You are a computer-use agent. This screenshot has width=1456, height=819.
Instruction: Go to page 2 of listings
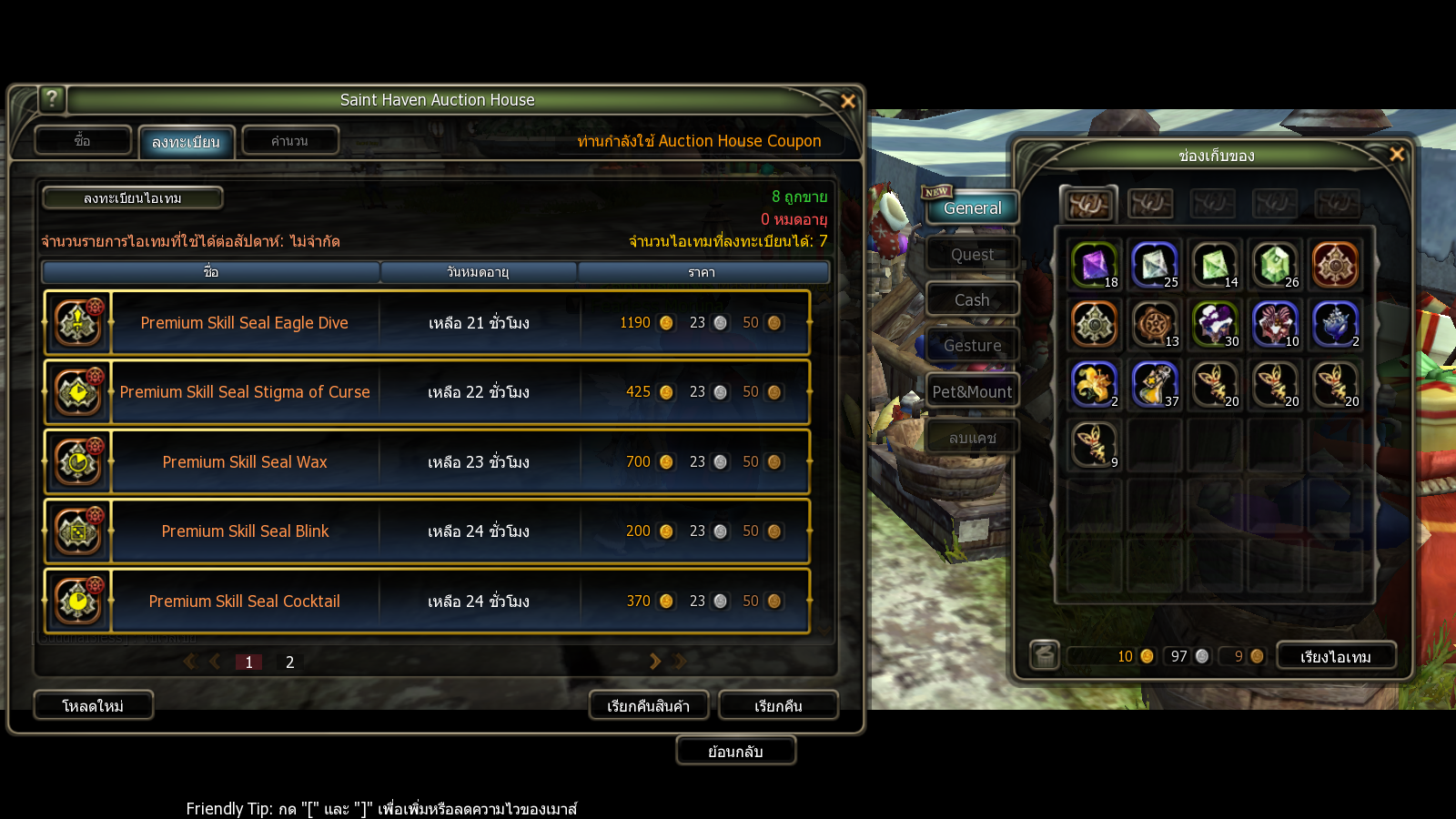[x=289, y=662]
